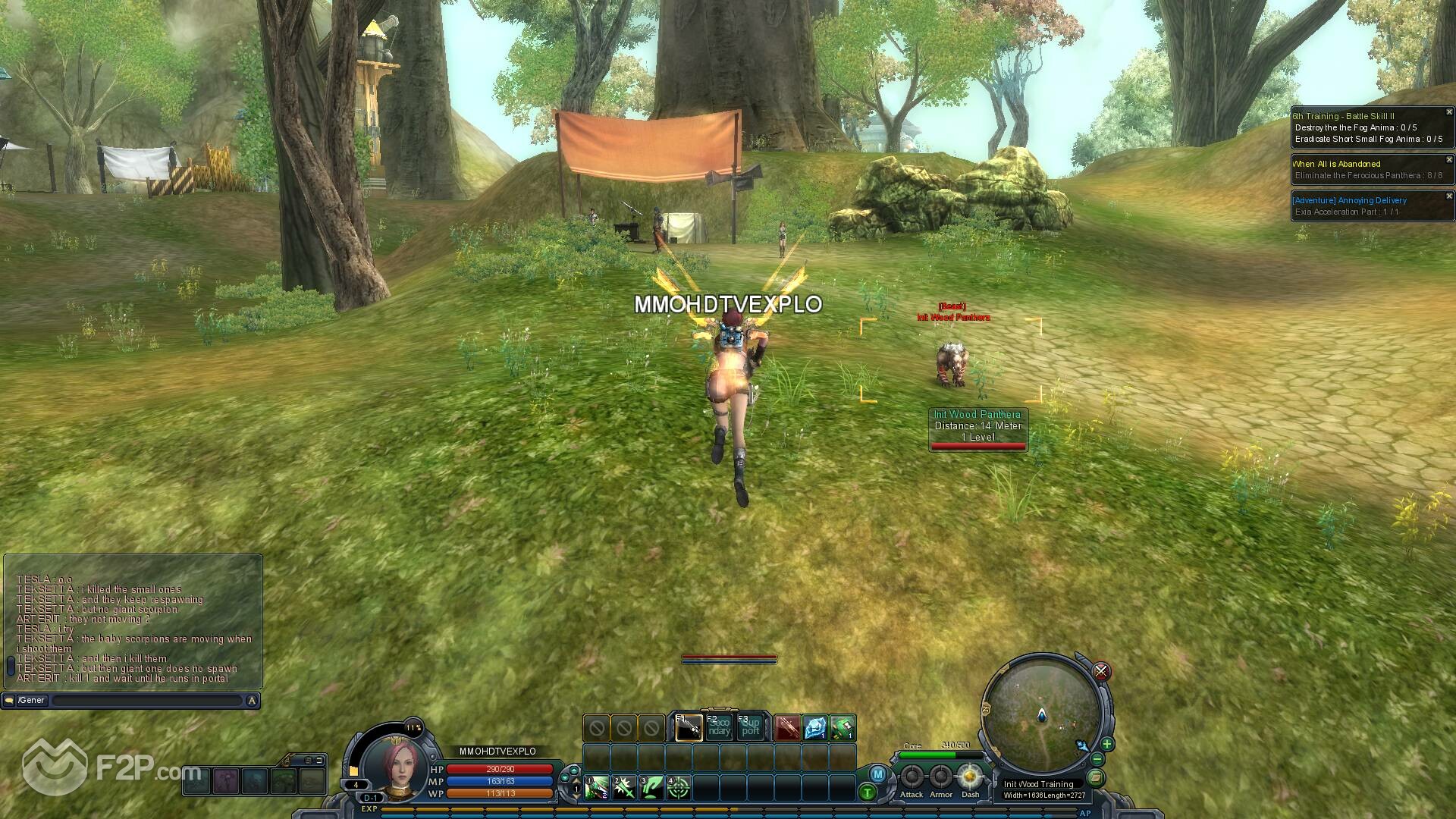Viewport: 1456px width, 819px height.
Task: Use the green circuit board item
Action: (x=843, y=728)
